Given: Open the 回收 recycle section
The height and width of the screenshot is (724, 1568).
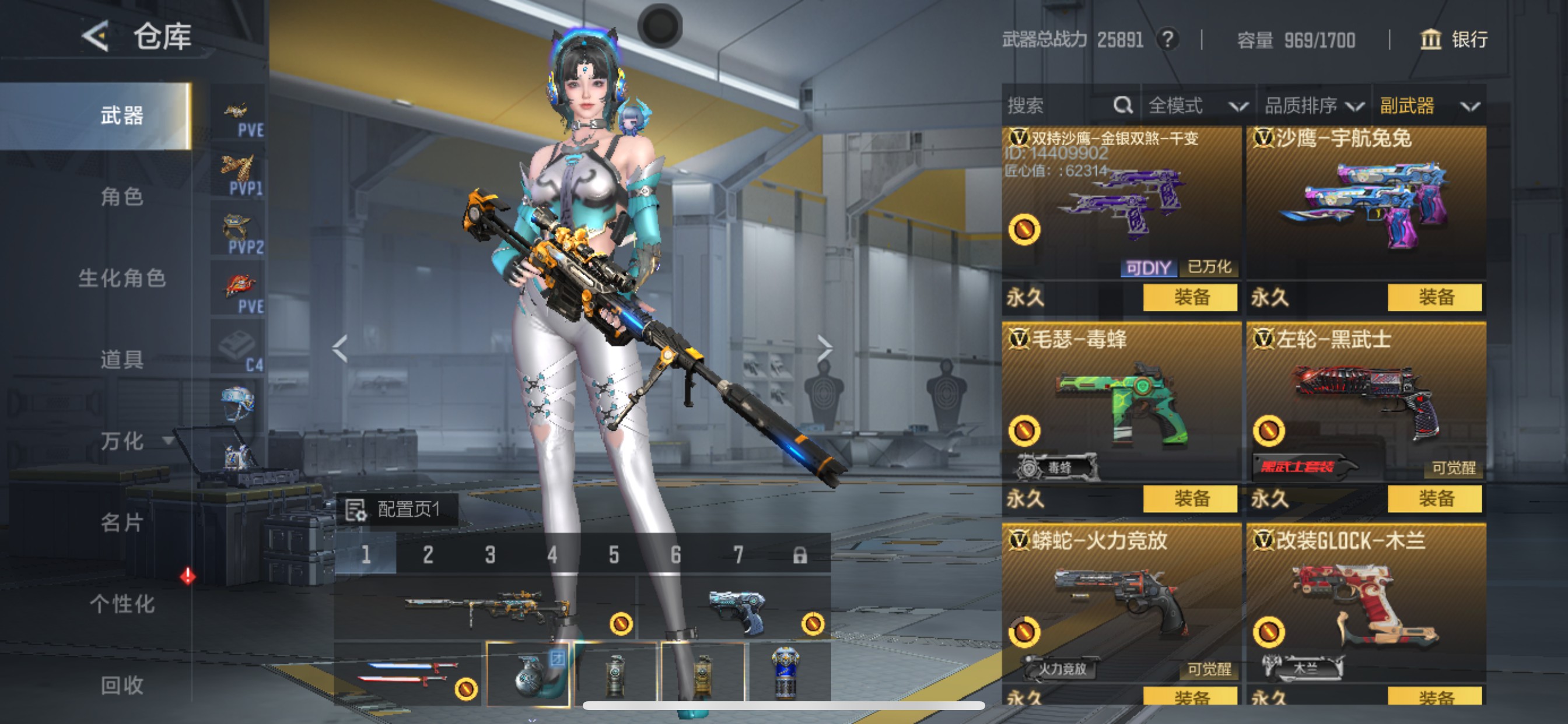Looking at the screenshot, I should pos(122,685).
